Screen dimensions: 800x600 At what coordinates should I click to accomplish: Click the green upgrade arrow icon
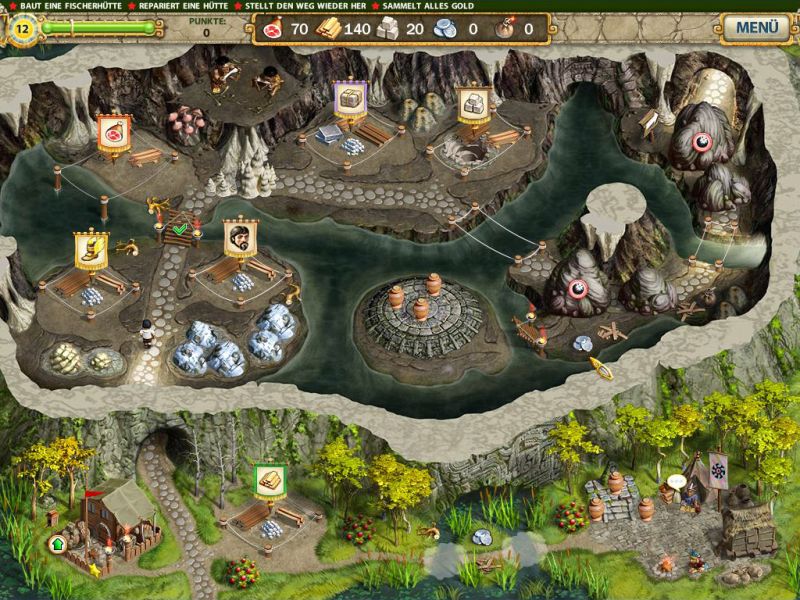click(x=56, y=545)
